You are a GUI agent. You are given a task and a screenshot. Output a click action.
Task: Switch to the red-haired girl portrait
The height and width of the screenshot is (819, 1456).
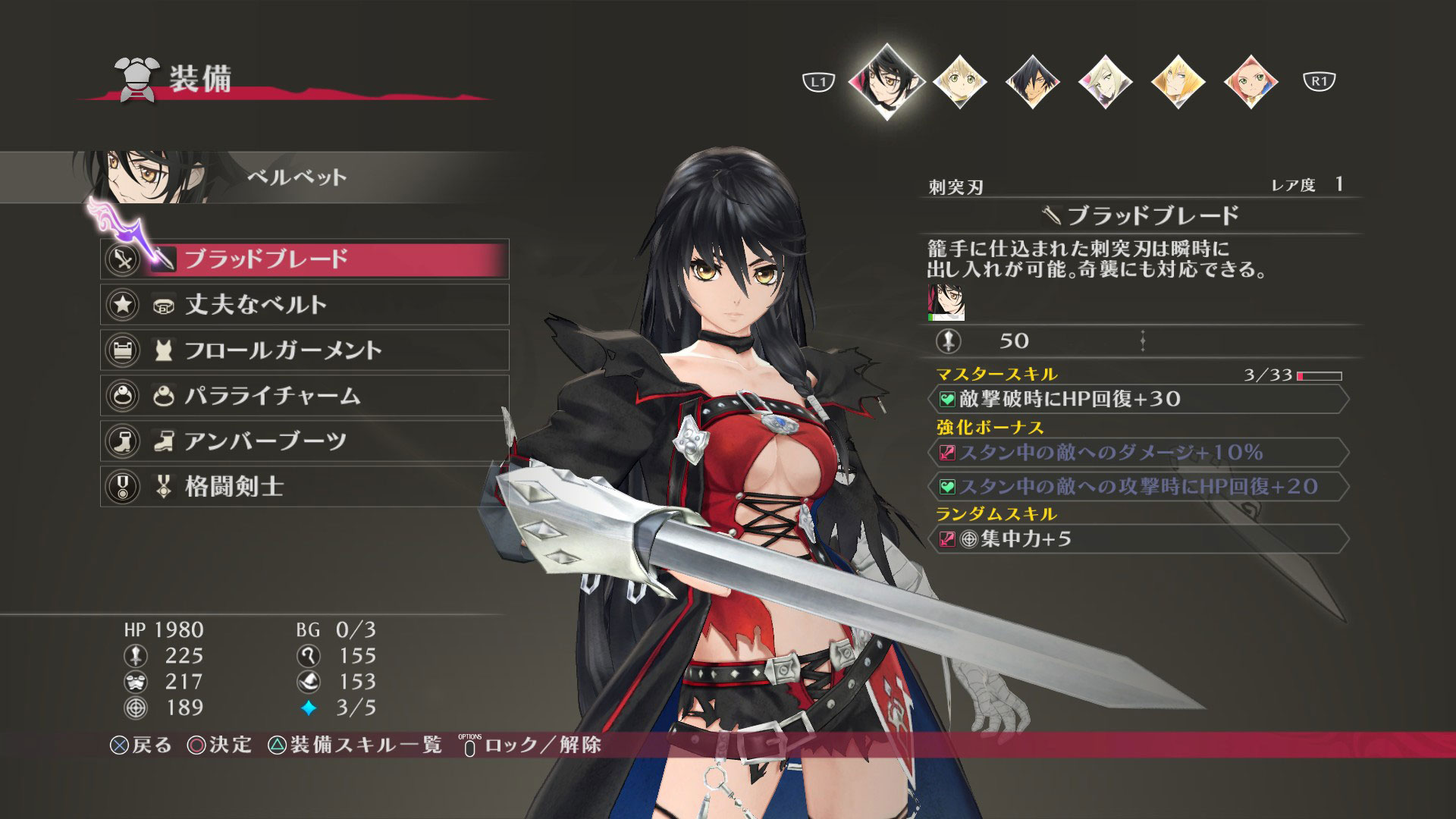pyautogui.click(x=1250, y=82)
